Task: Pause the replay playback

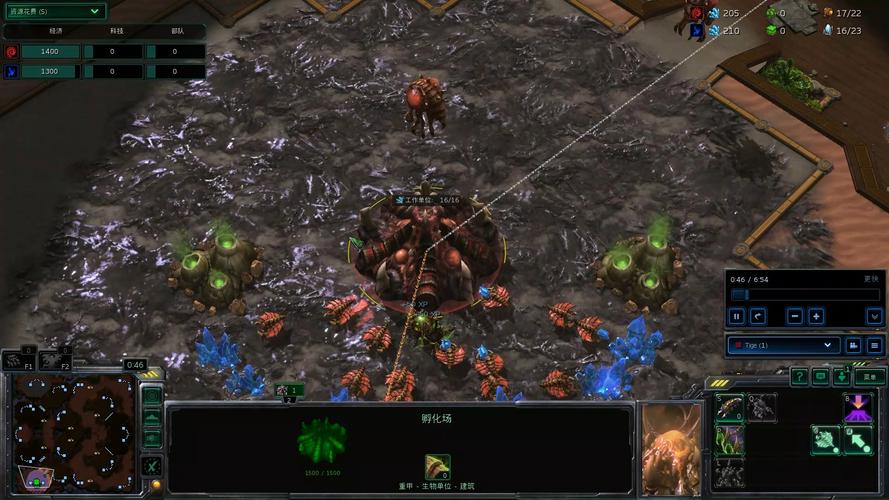Action: point(737,316)
